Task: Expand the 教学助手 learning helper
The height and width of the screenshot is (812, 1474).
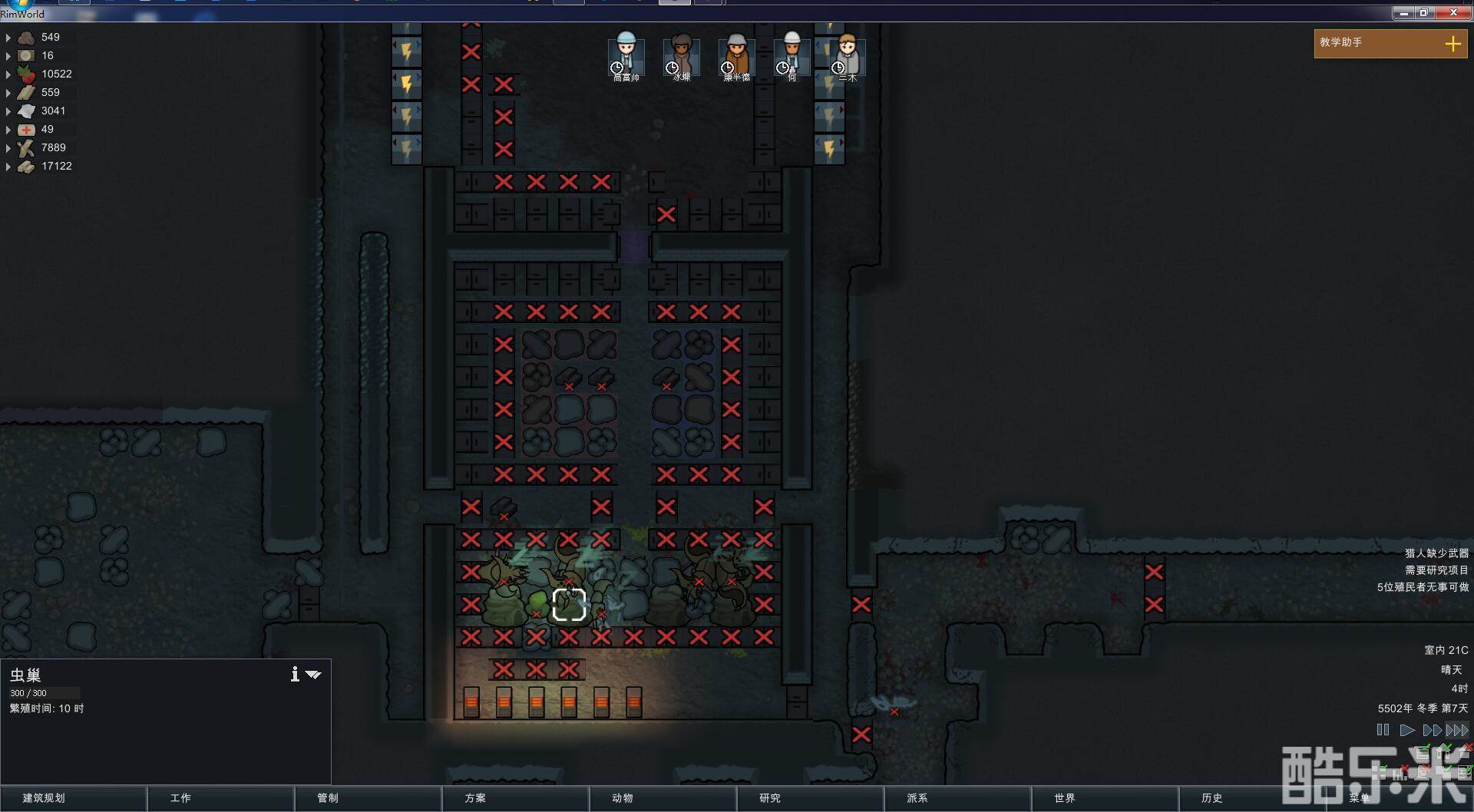Action: [x=1453, y=44]
